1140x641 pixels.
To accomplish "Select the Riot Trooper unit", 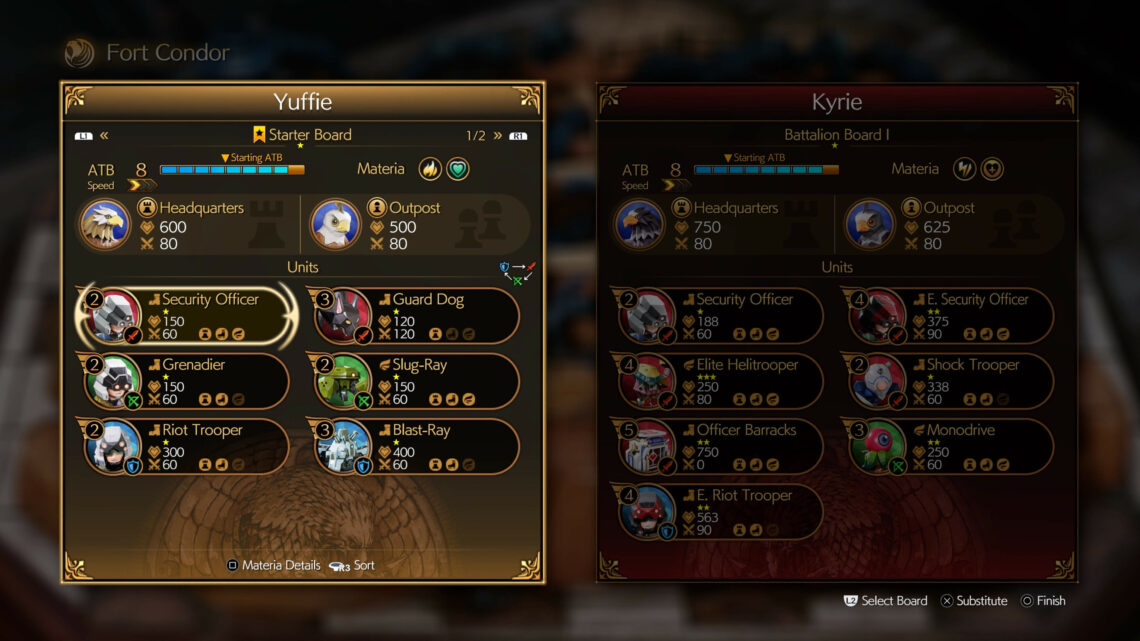I will (x=186, y=446).
